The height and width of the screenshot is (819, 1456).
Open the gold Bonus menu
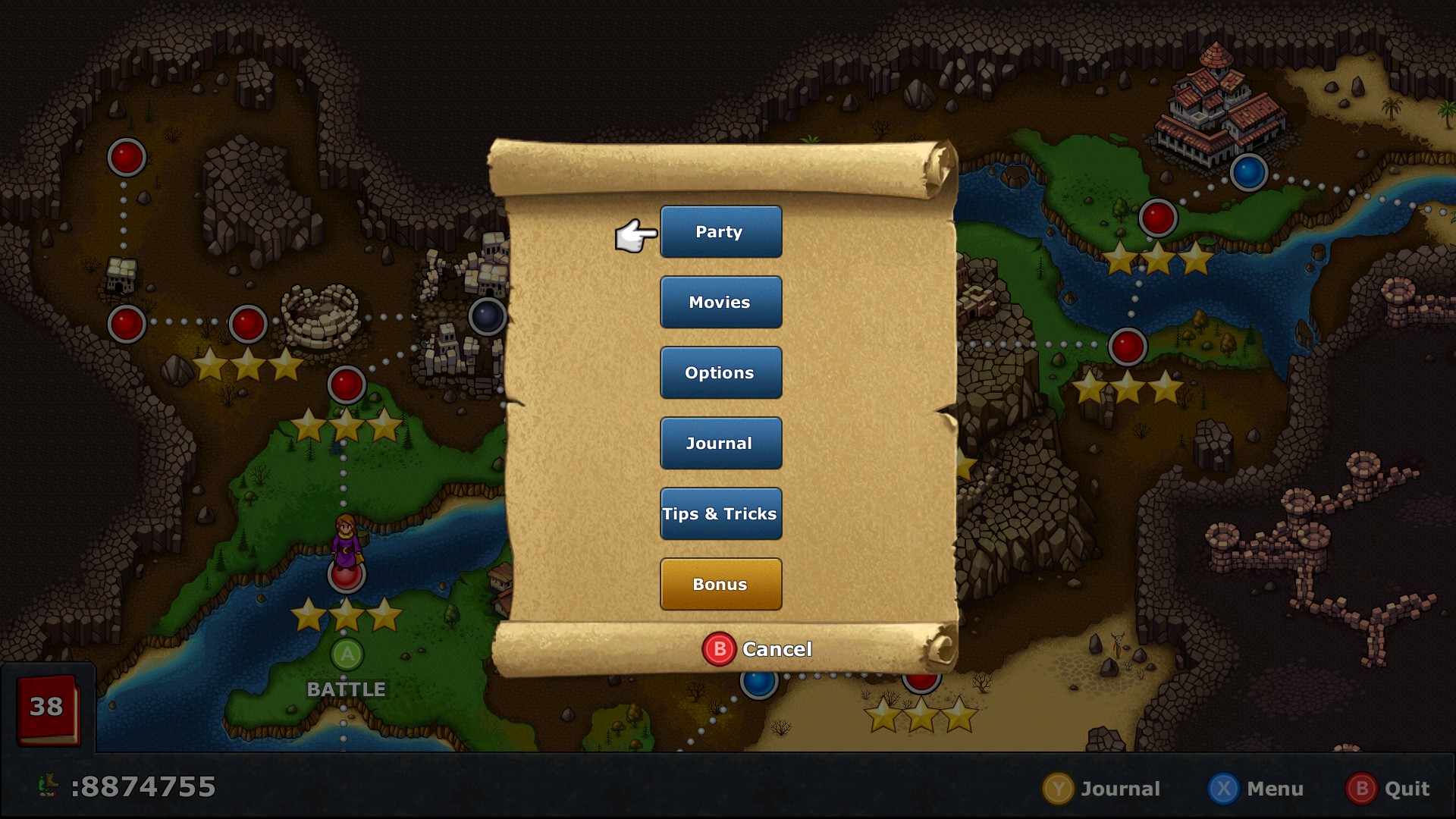pos(720,584)
